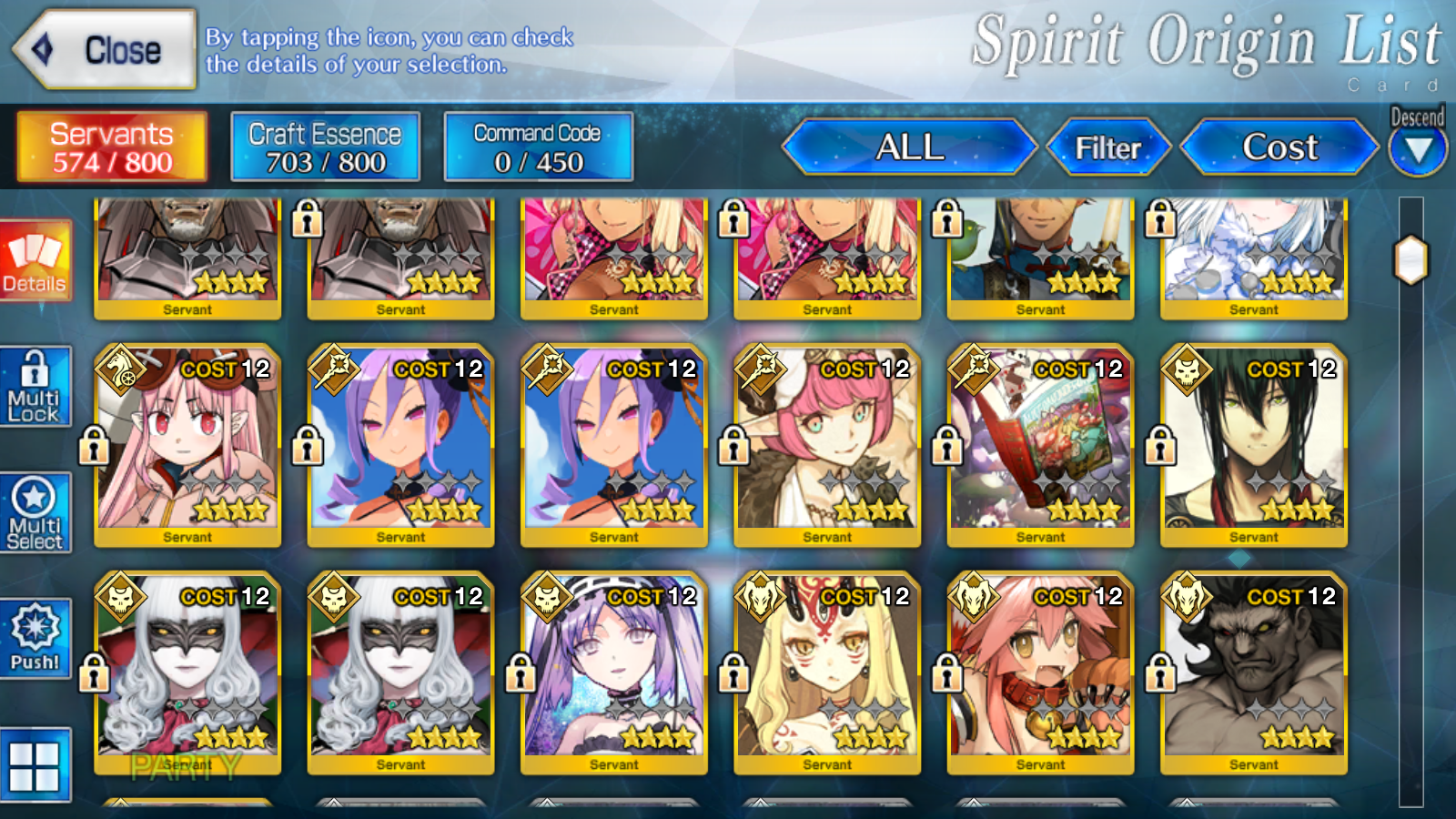Screen dimensions: 1456x819
Task: Switch to the Command Code tab
Action: (537, 146)
